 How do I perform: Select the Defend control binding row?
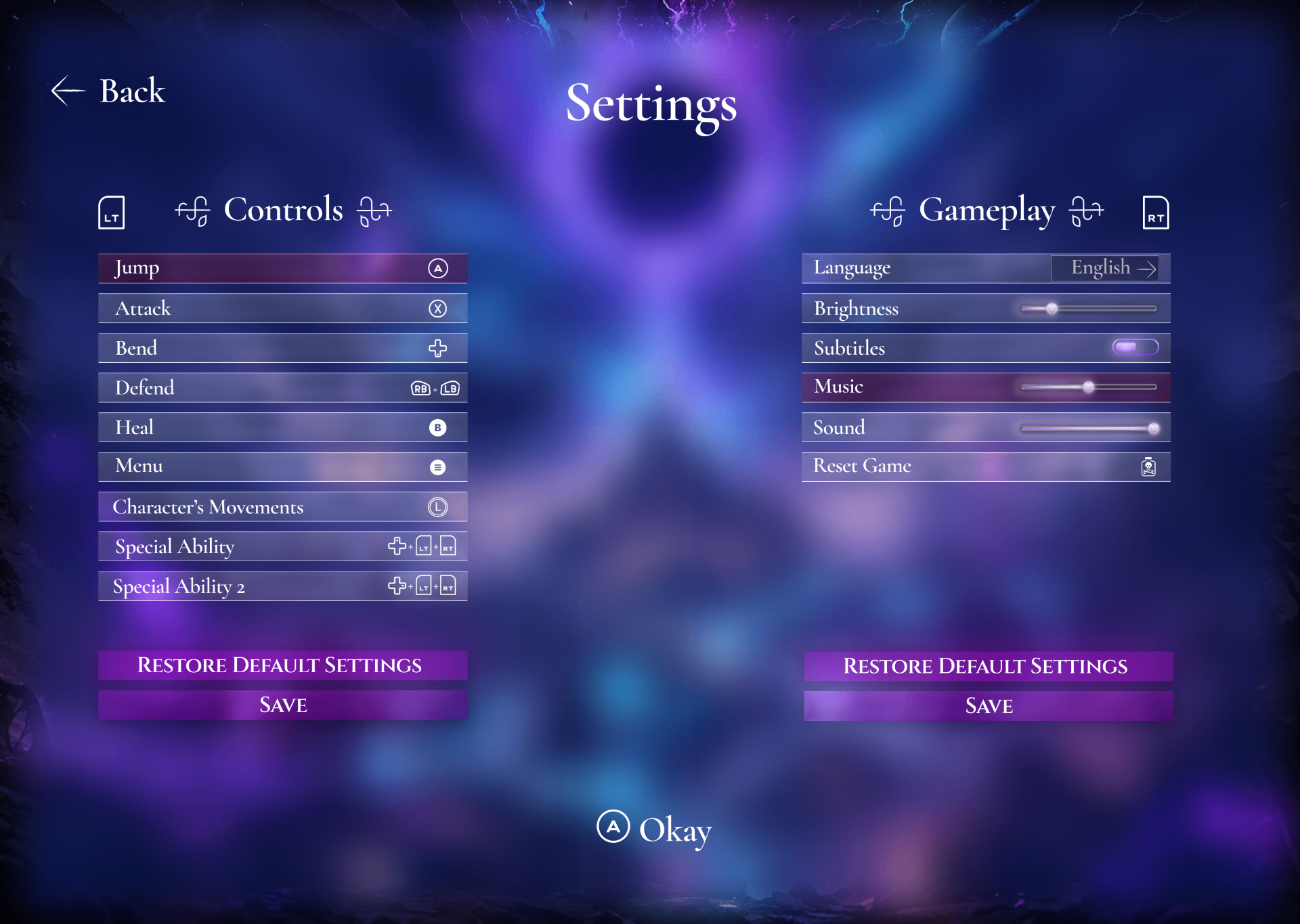point(282,388)
